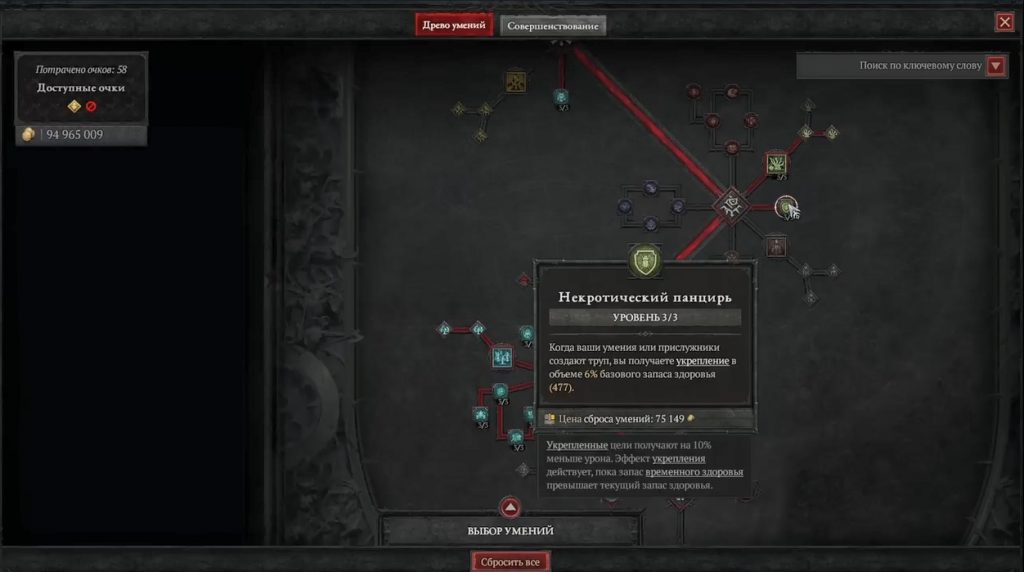Viewport: 1024px width, 572px height.
Task: Switch to the Древо умений tab
Action: (x=454, y=25)
